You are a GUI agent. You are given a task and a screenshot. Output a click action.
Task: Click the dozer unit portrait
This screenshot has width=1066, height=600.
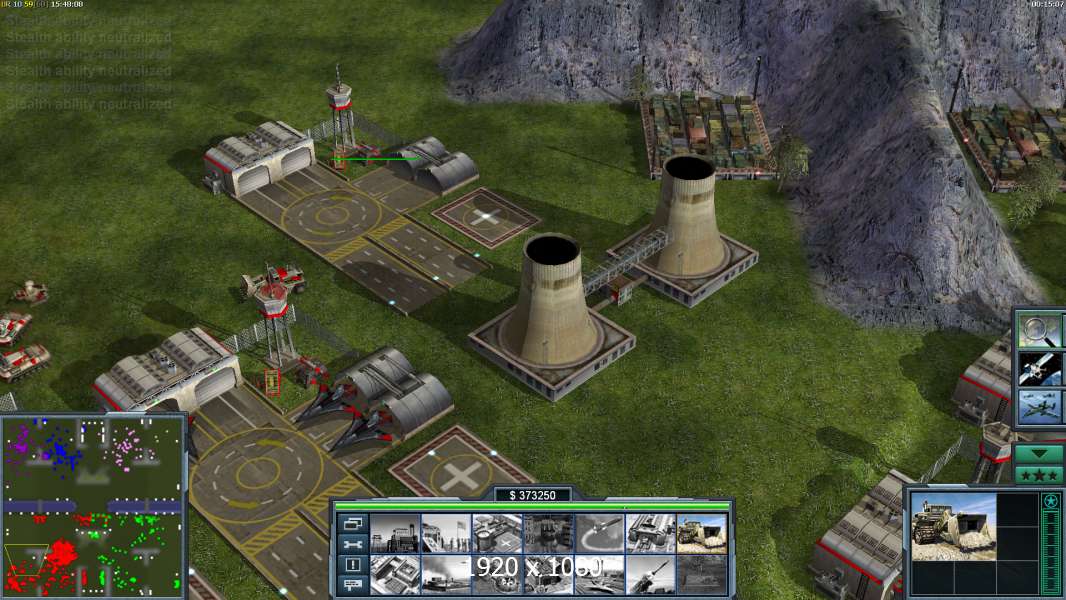click(953, 527)
